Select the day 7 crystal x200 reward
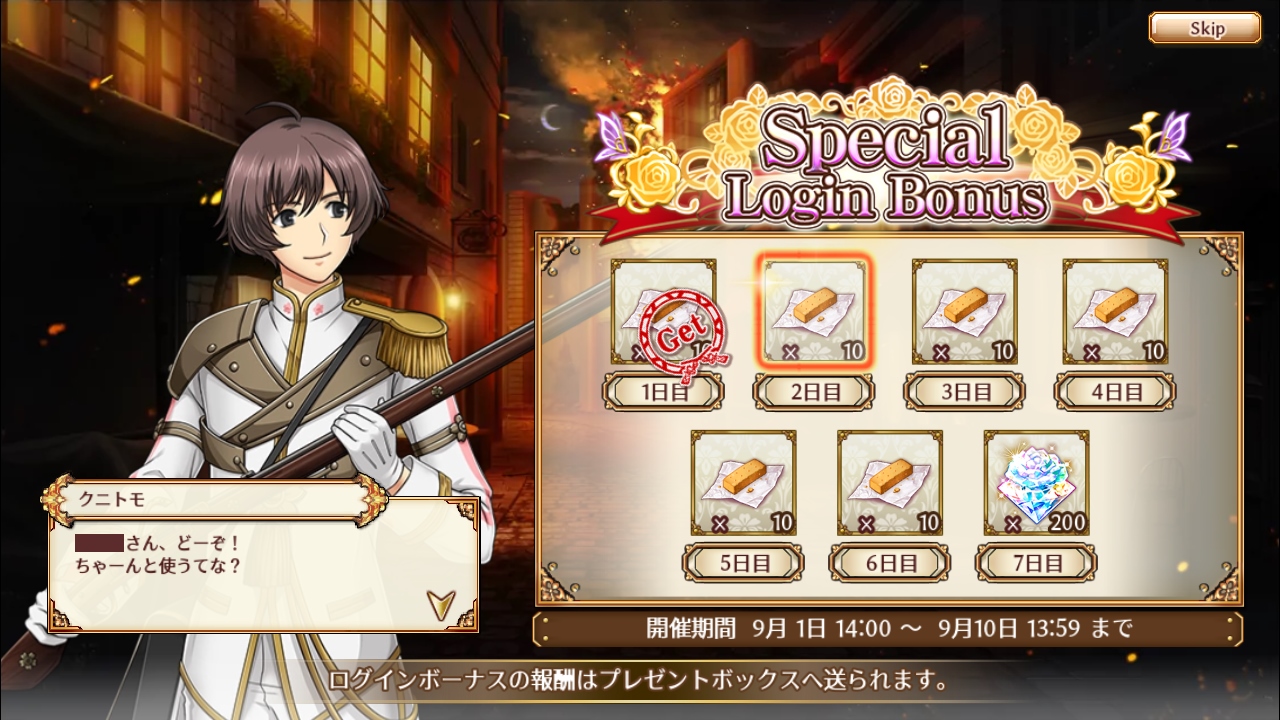Image resolution: width=1280 pixels, height=720 pixels. click(1036, 482)
